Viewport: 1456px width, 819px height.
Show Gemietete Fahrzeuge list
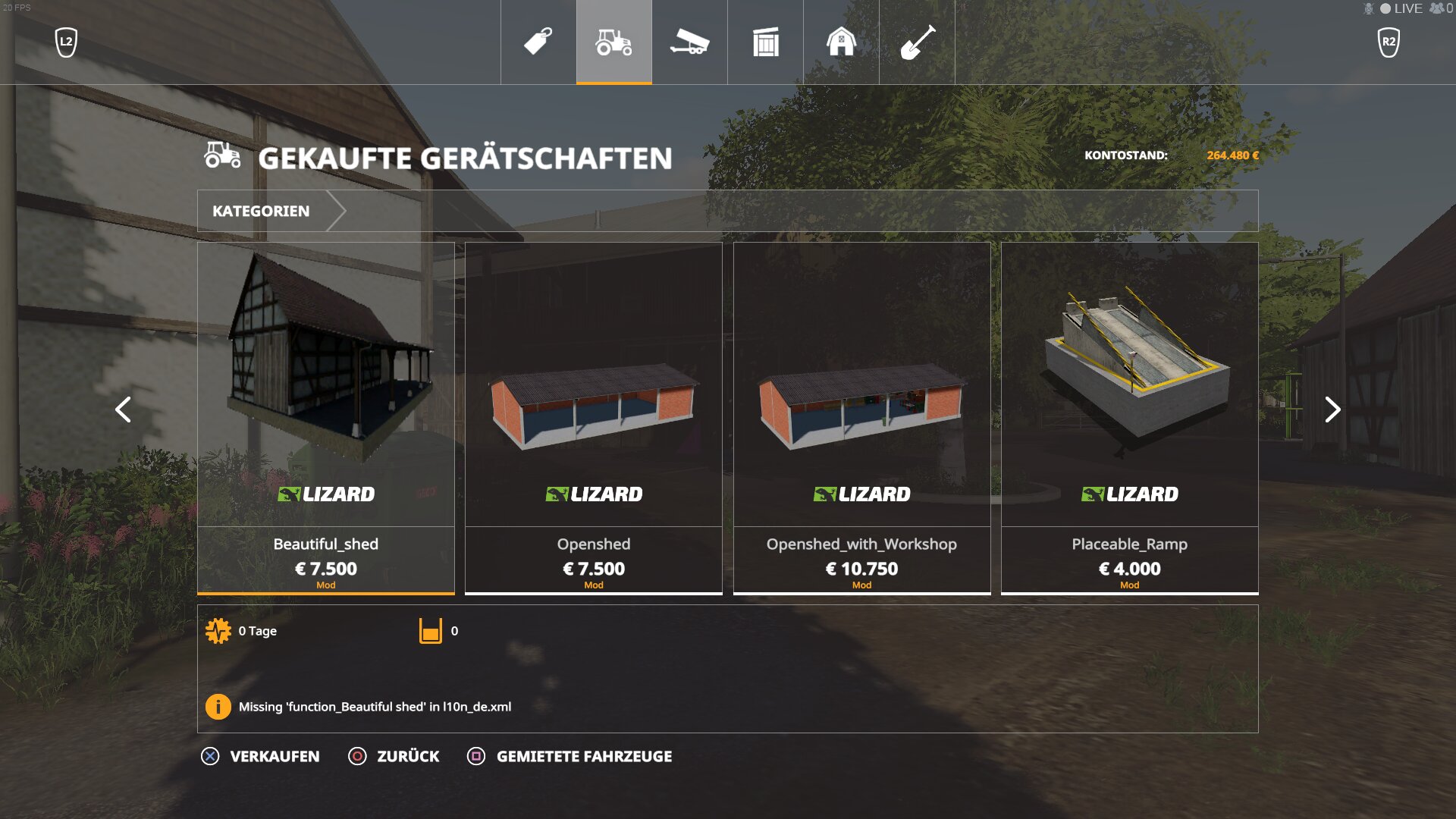[570, 756]
